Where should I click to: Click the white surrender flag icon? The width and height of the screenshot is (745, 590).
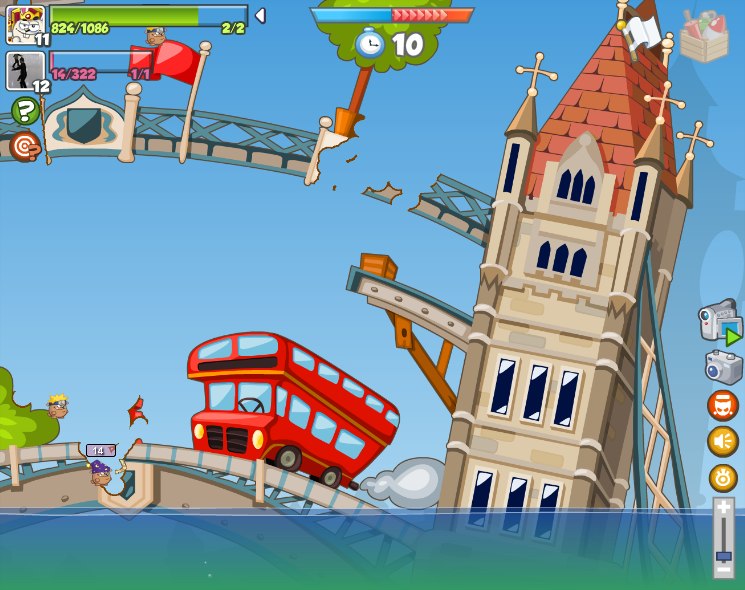click(642, 32)
